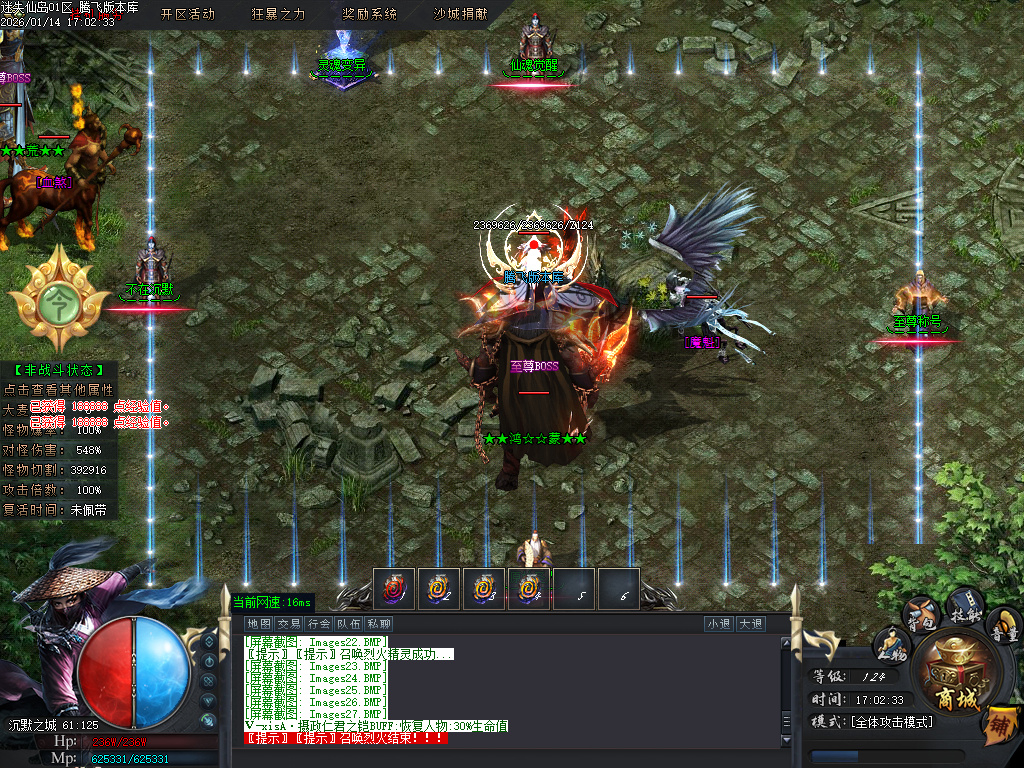Click the 小退 logout button
Image resolution: width=1024 pixels, height=768 pixels.
coord(718,624)
